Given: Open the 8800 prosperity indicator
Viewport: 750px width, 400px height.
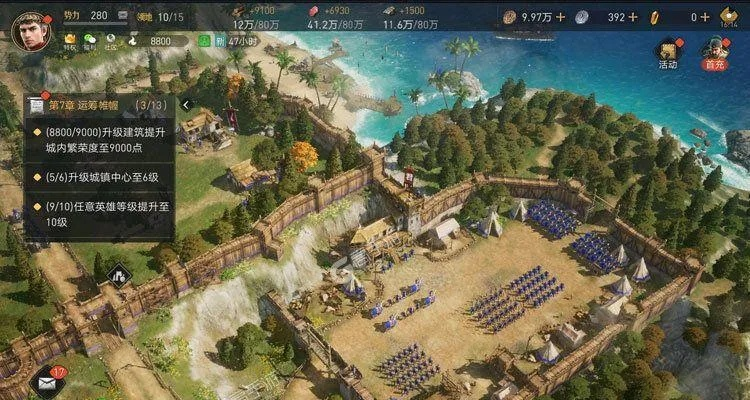Looking at the screenshot, I should coord(160,41).
